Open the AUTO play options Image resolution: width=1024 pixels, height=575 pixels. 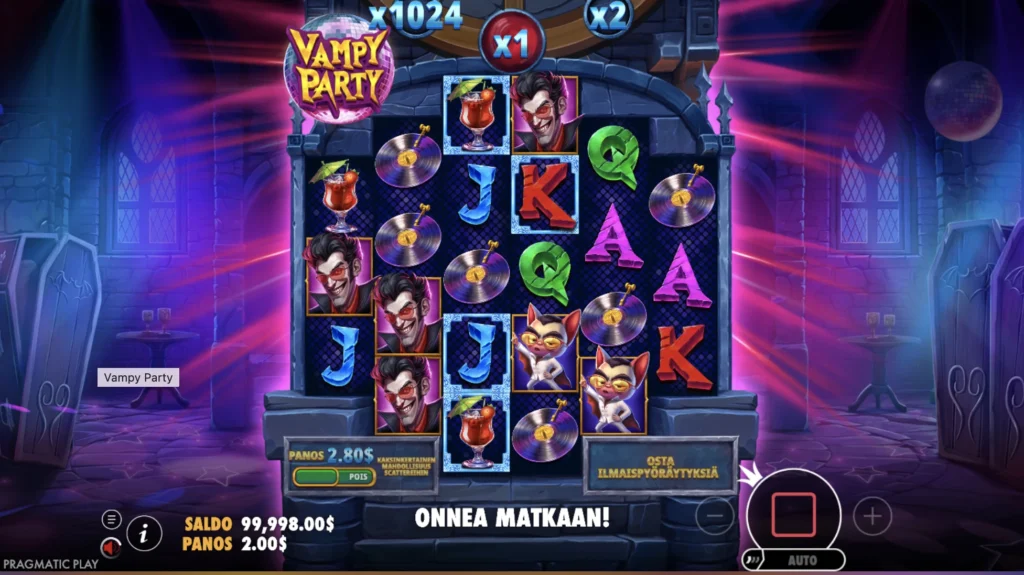tap(800, 561)
